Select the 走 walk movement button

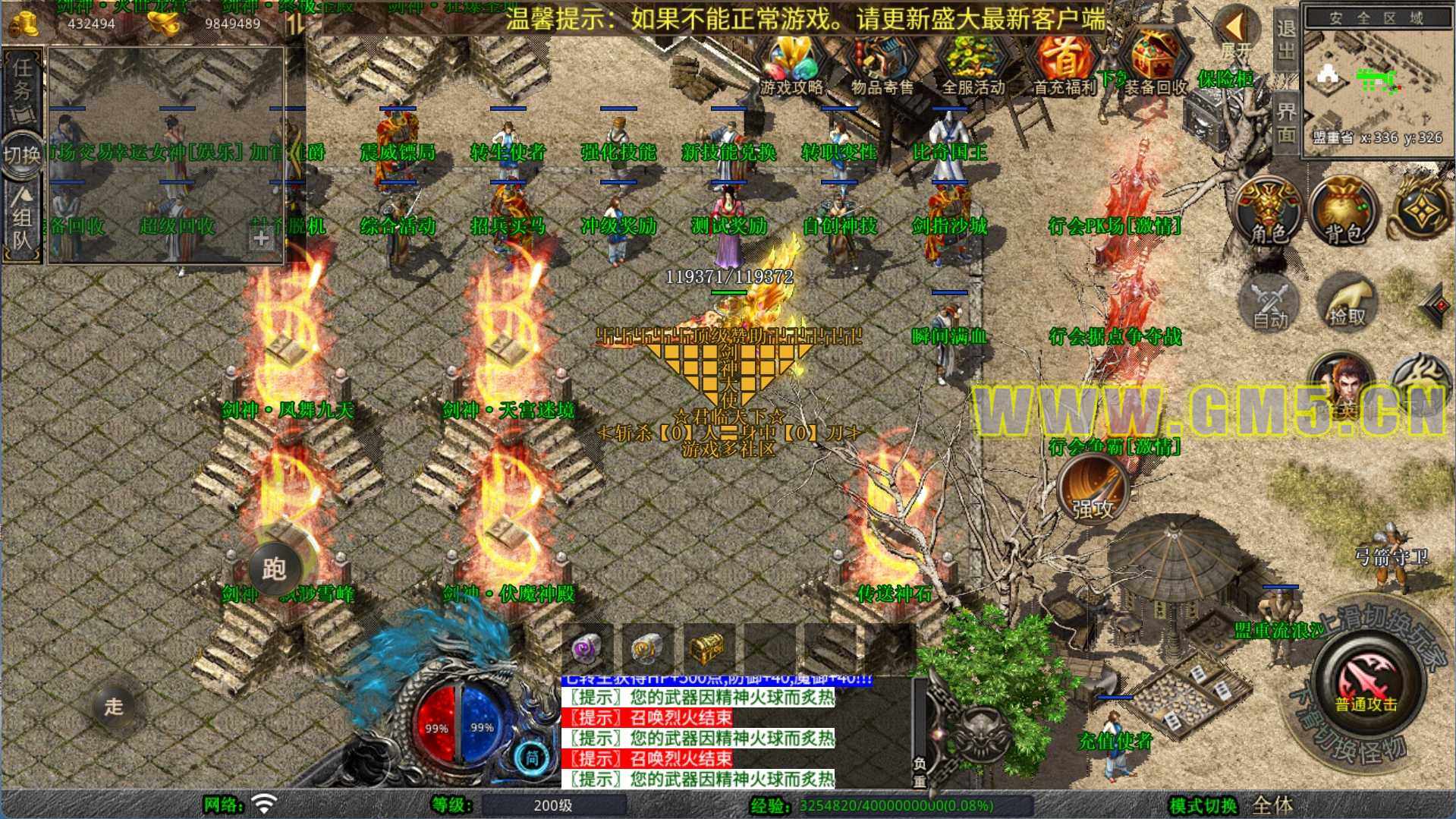tap(114, 706)
